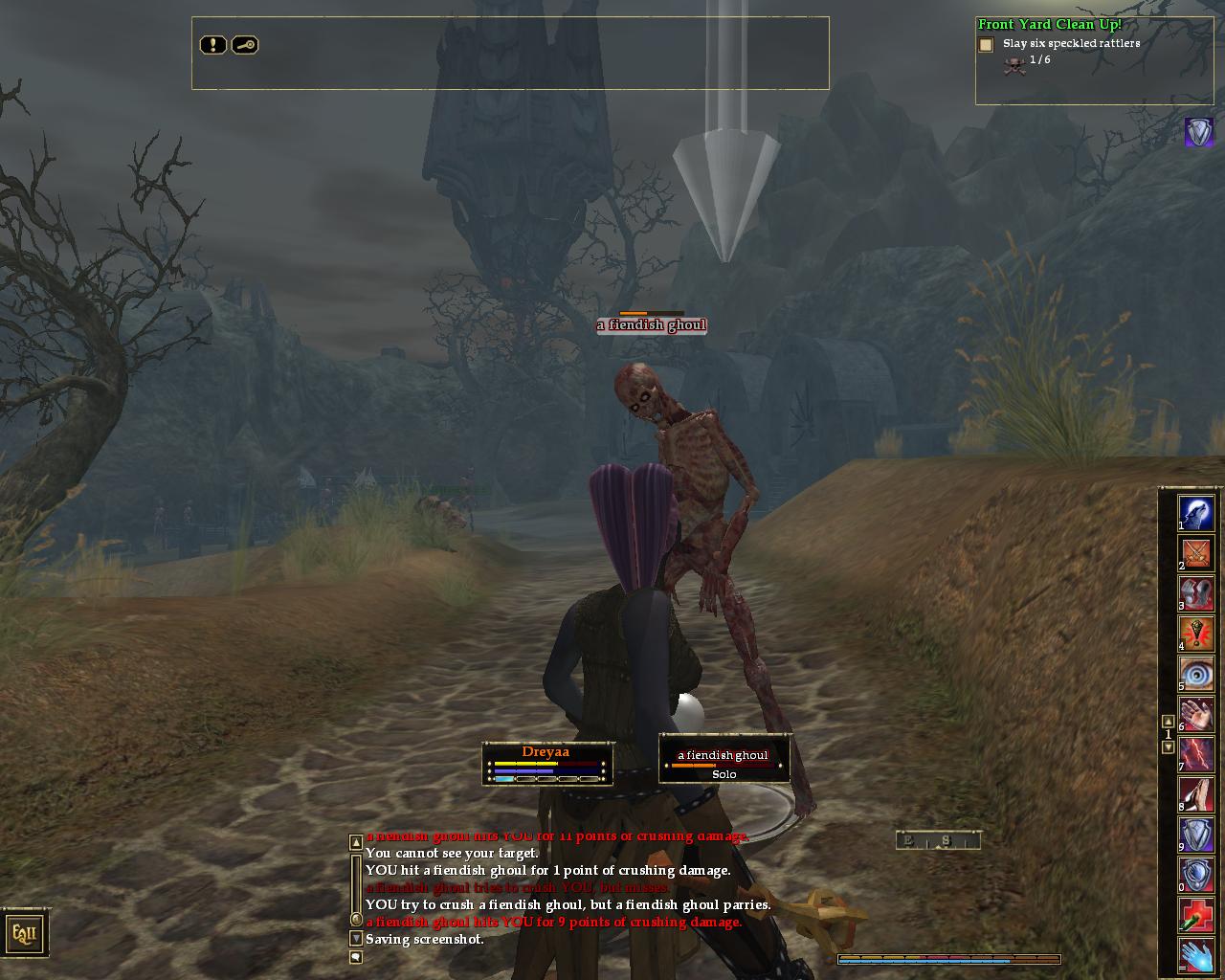Activate the howling wolf ability
This screenshot has width=1225, height=980.
(x=1196, y=513)
